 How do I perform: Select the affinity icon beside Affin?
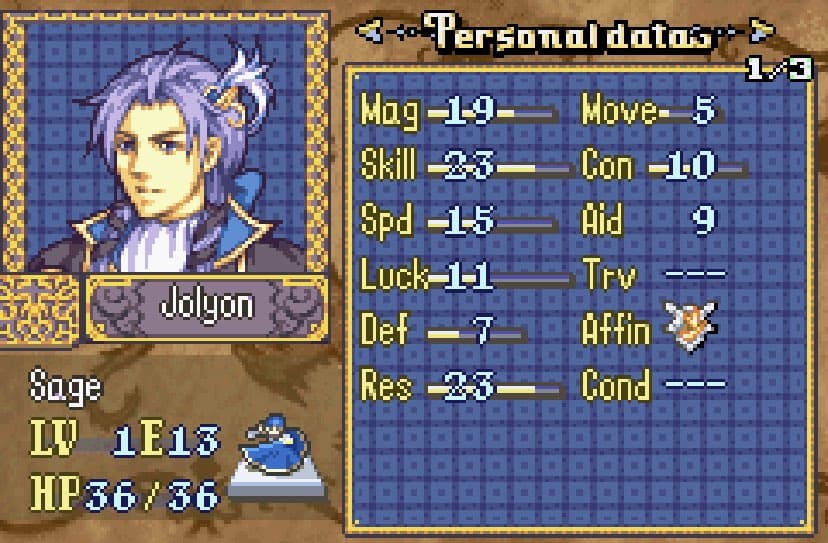690,328
